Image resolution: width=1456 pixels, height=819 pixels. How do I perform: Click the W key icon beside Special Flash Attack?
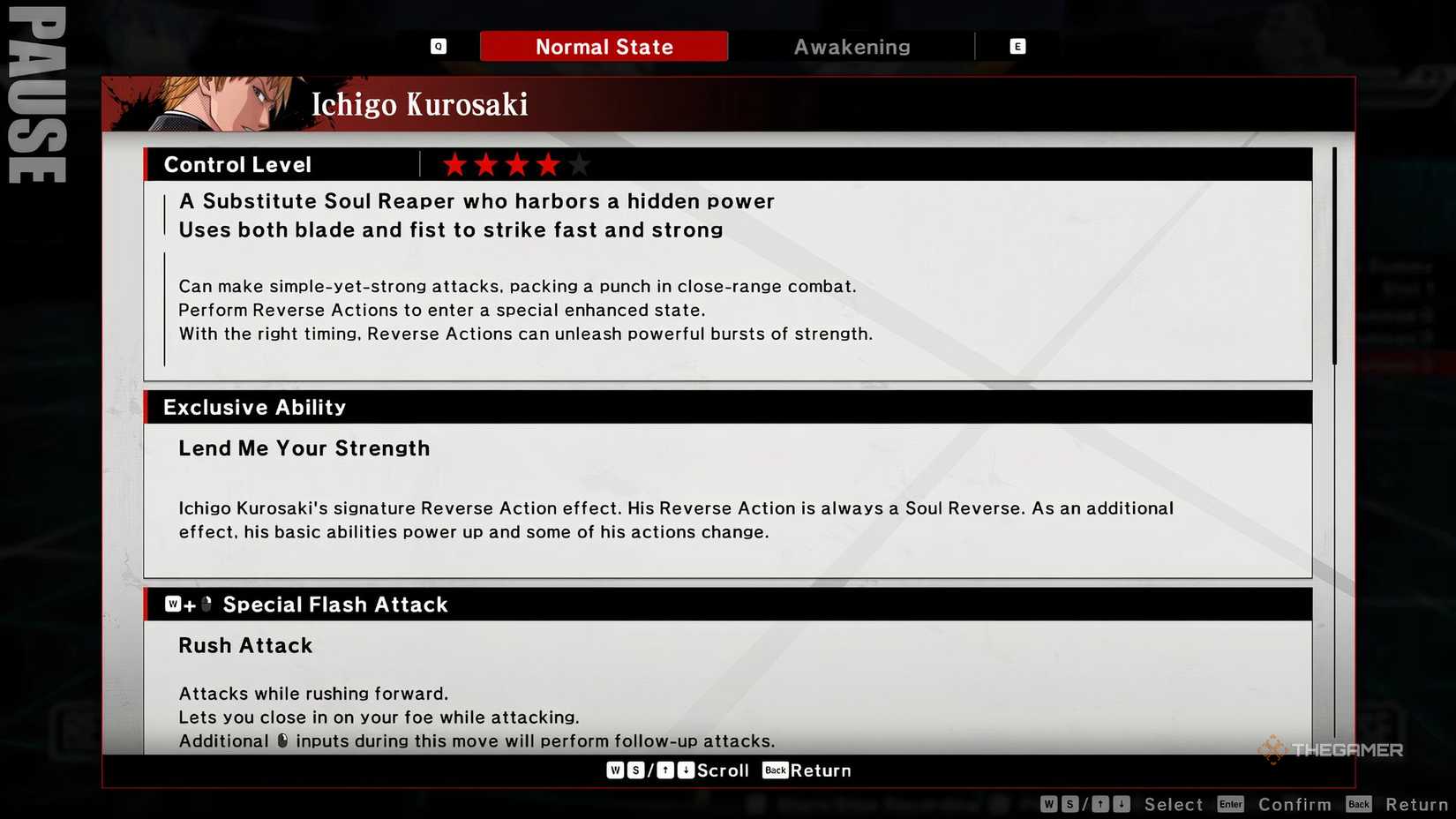[x=174, y=605]
